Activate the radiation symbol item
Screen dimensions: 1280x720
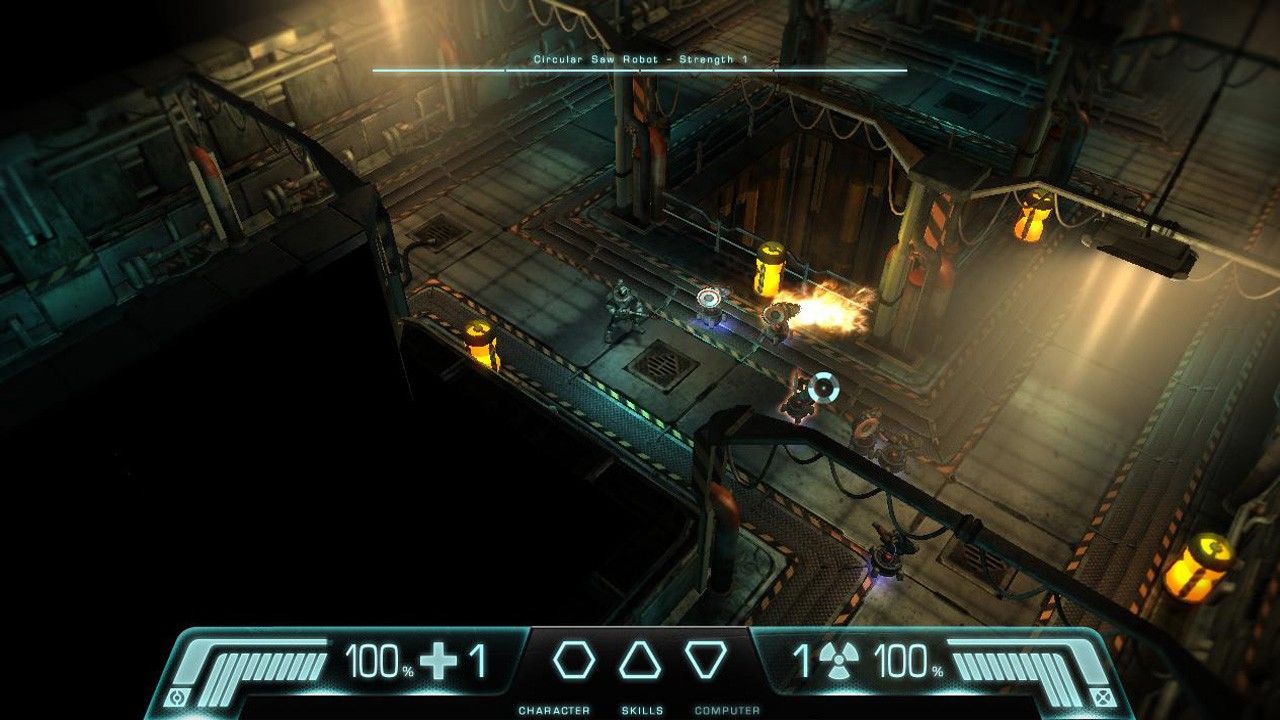coord(838,662)
